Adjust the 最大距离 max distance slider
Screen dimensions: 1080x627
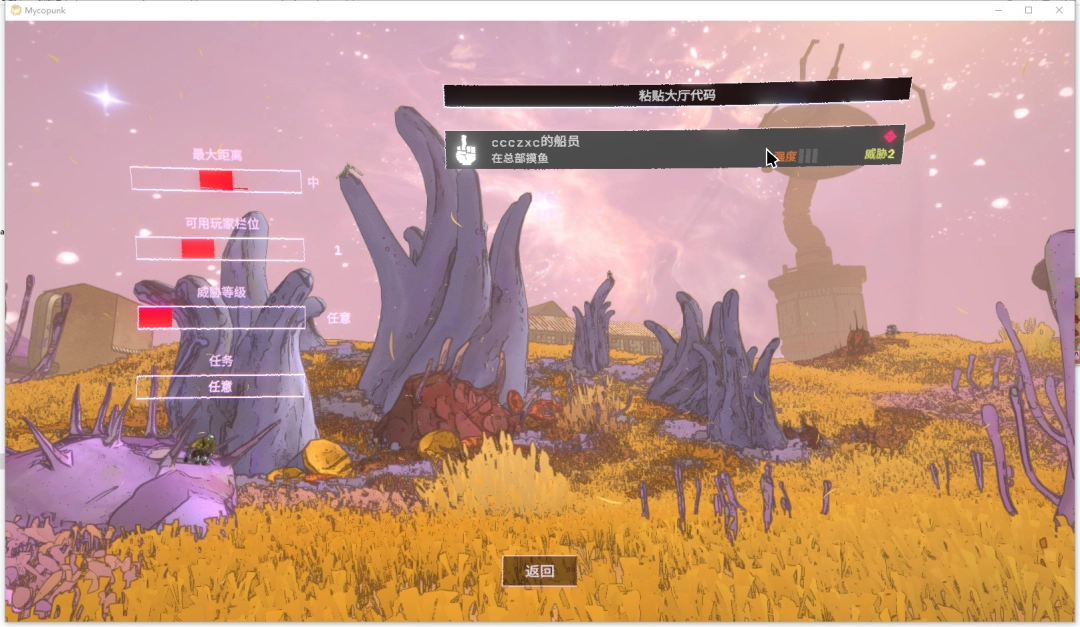(x=215, y=181)
